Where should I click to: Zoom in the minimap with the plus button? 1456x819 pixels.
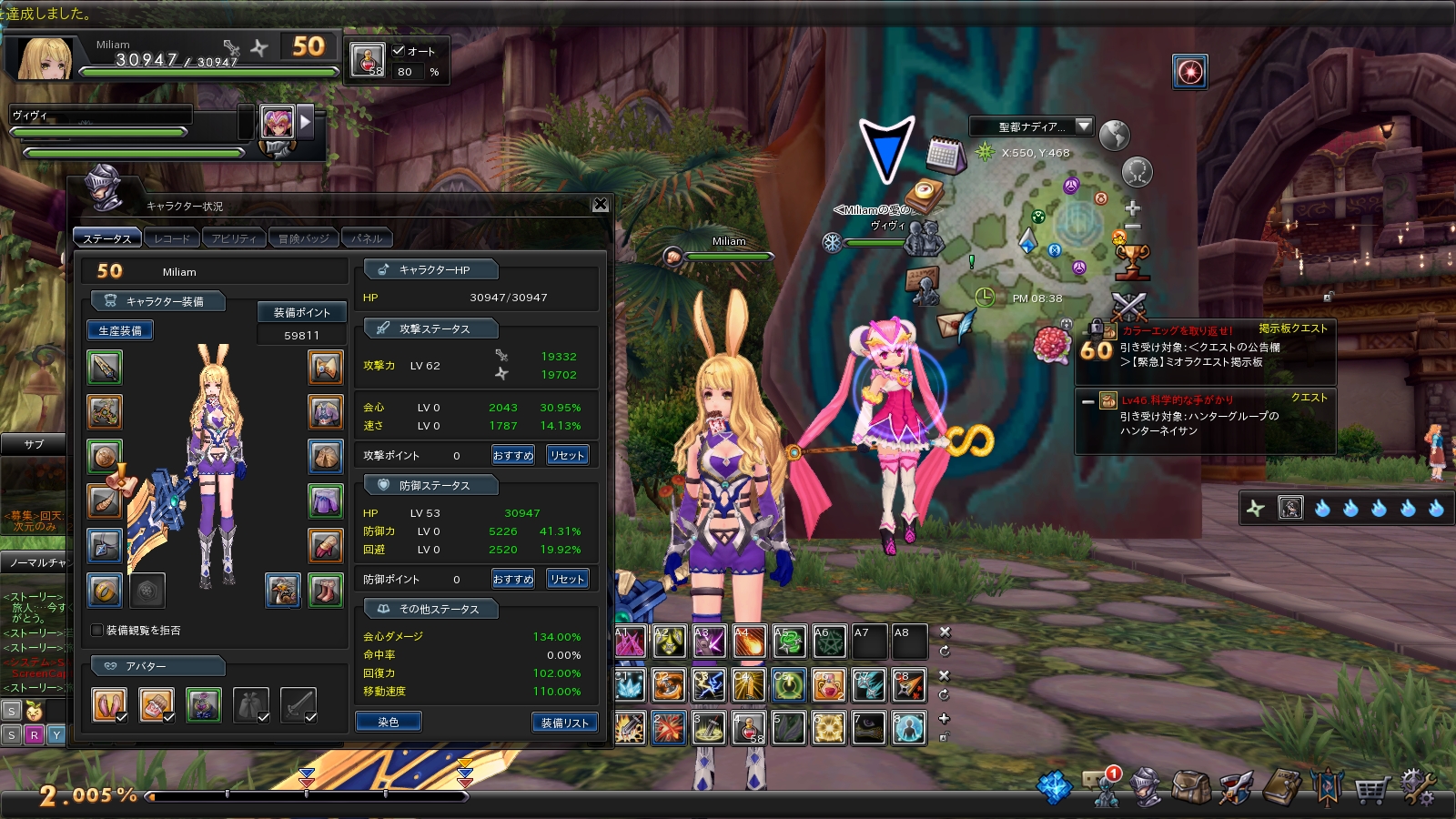tap(1133, 208)
